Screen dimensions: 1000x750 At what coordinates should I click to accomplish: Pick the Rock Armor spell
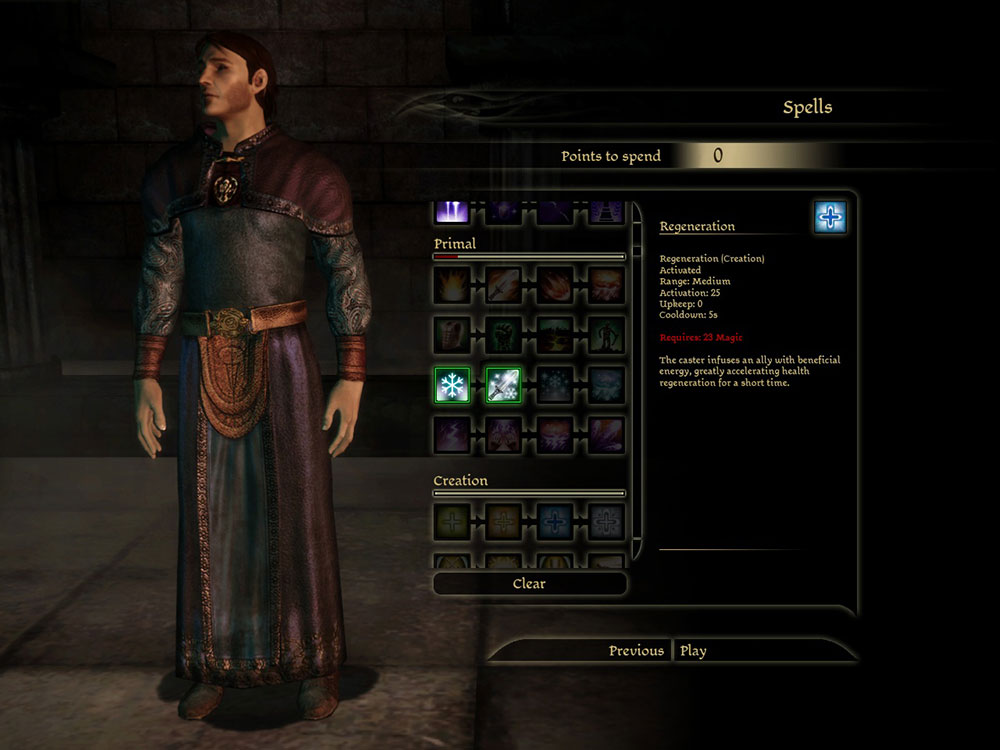point(452,335)
